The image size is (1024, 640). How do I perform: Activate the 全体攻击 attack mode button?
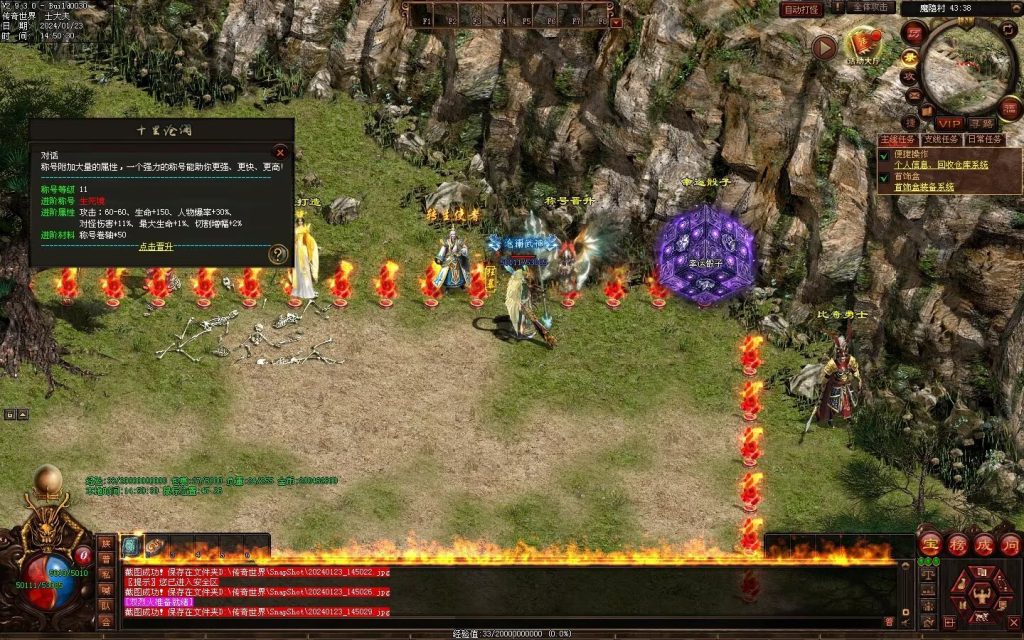coord(873,7)
